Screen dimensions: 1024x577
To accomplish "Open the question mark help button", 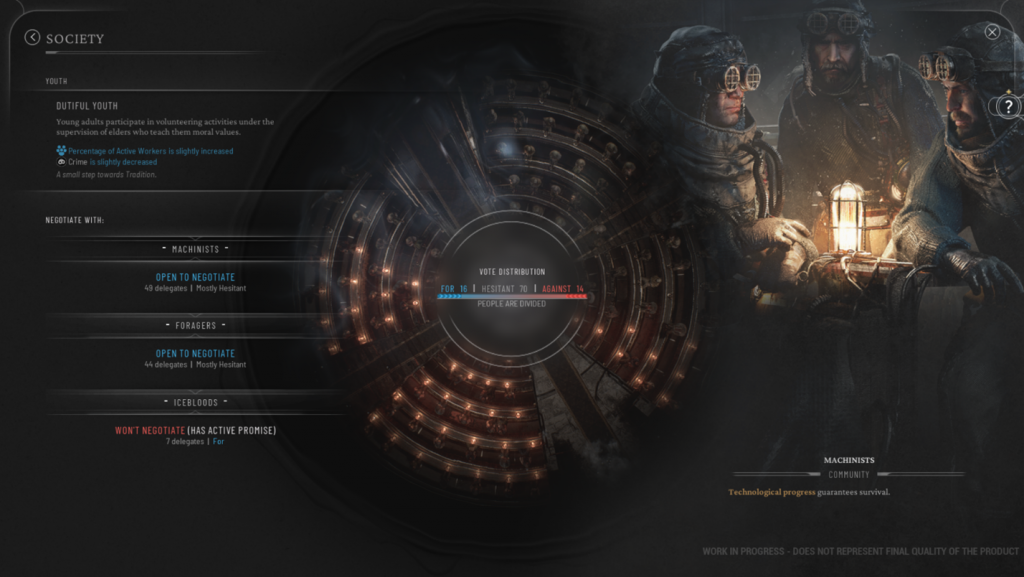I will click(x=1008, y=105).
